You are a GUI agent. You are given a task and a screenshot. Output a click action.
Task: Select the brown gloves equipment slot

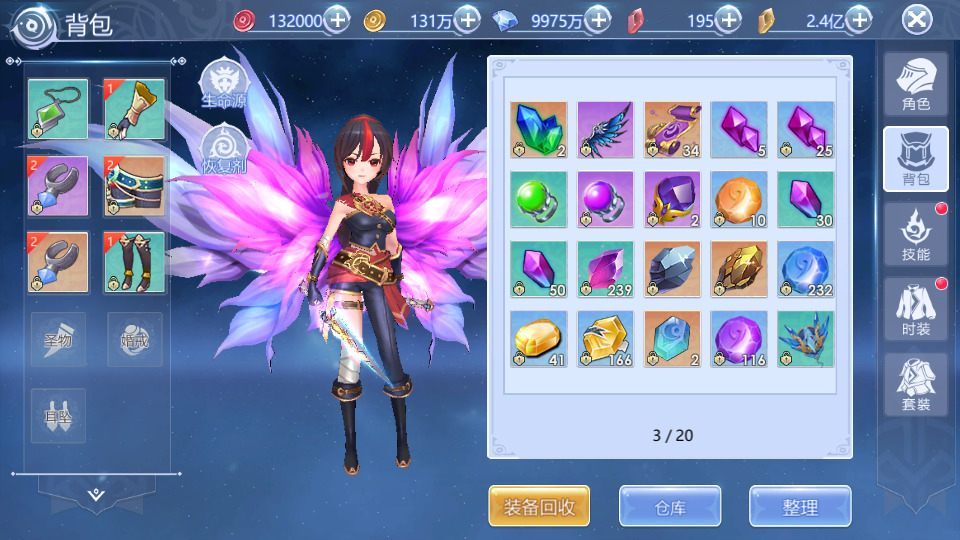click(x=134, y=109)
